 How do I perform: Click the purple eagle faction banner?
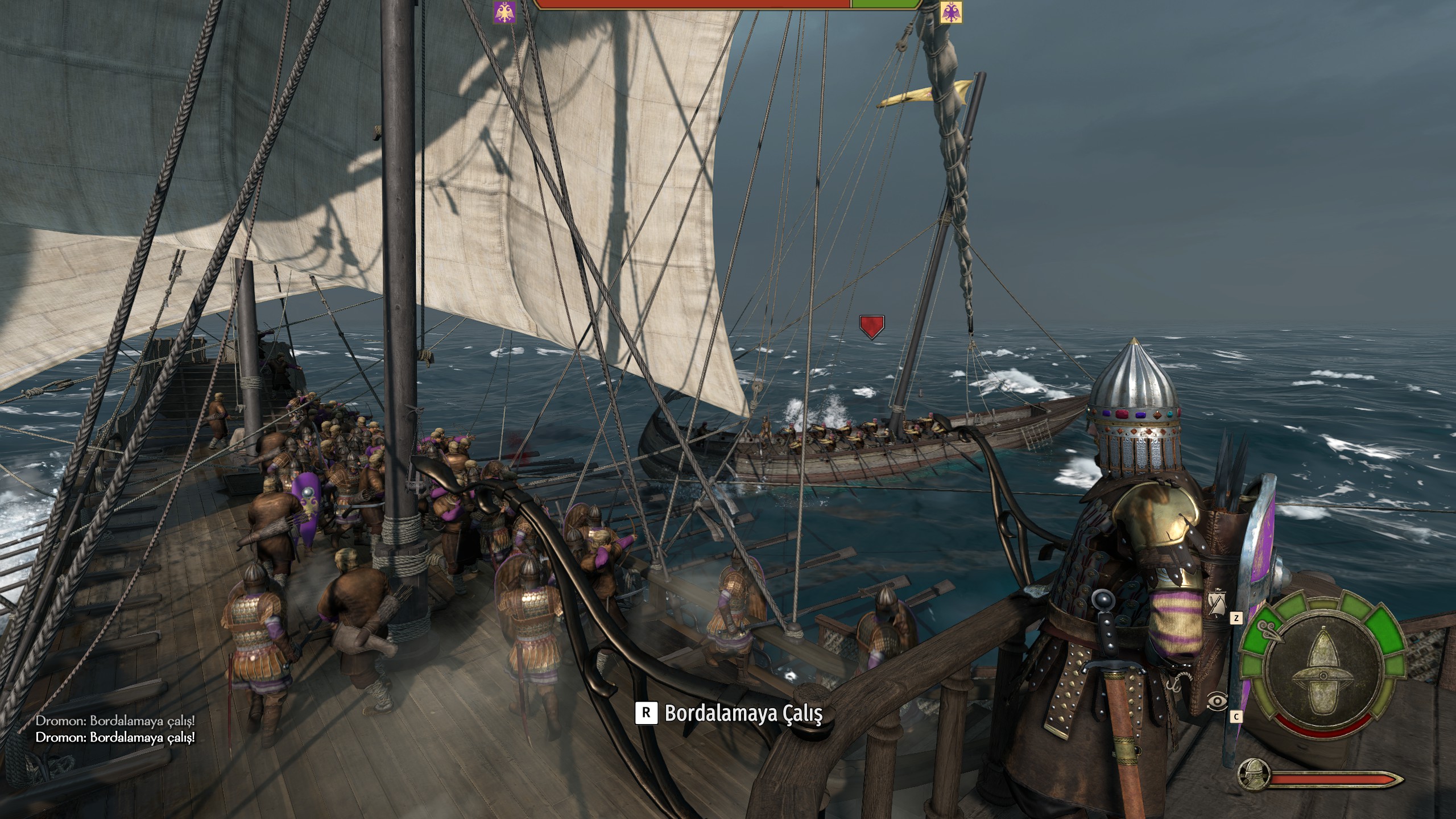[x=504, y=13]
